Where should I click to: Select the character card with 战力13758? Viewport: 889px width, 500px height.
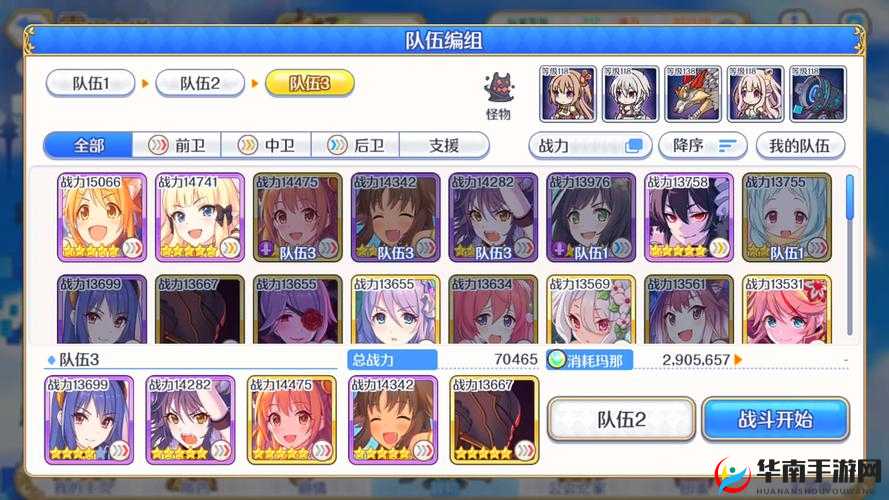pyautogui.click(x=689, y=217)
